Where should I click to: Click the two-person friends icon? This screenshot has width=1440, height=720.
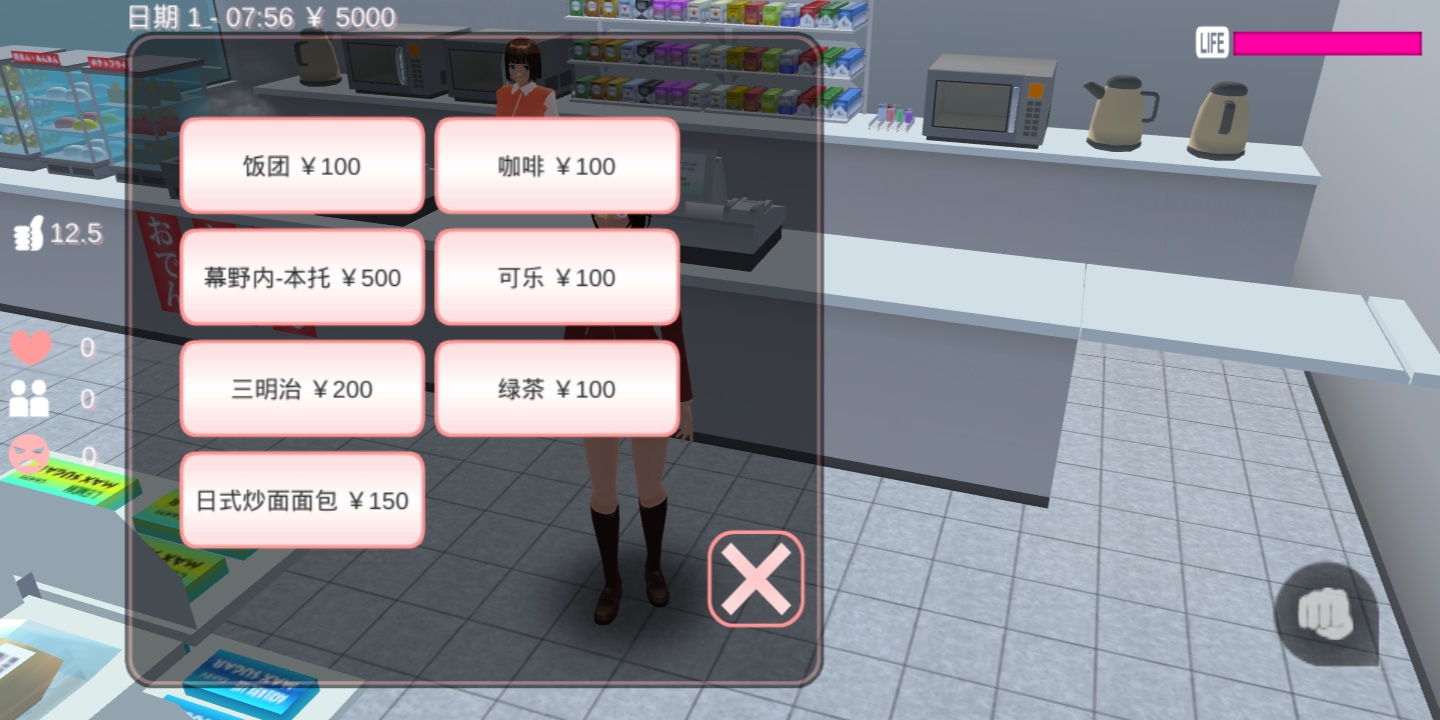coord(30,399)
